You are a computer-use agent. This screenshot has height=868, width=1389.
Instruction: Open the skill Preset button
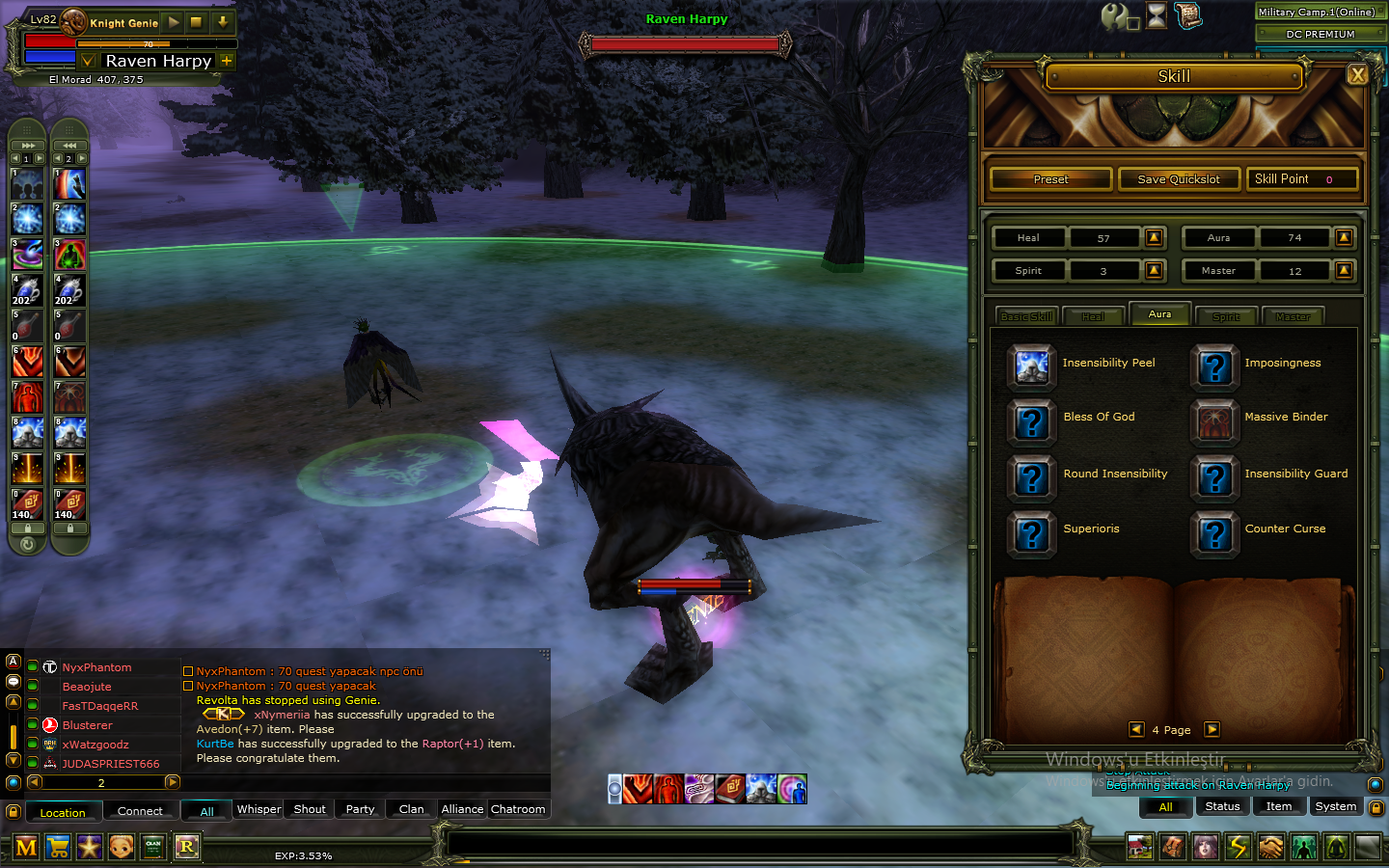click(x=1050, y=179)
